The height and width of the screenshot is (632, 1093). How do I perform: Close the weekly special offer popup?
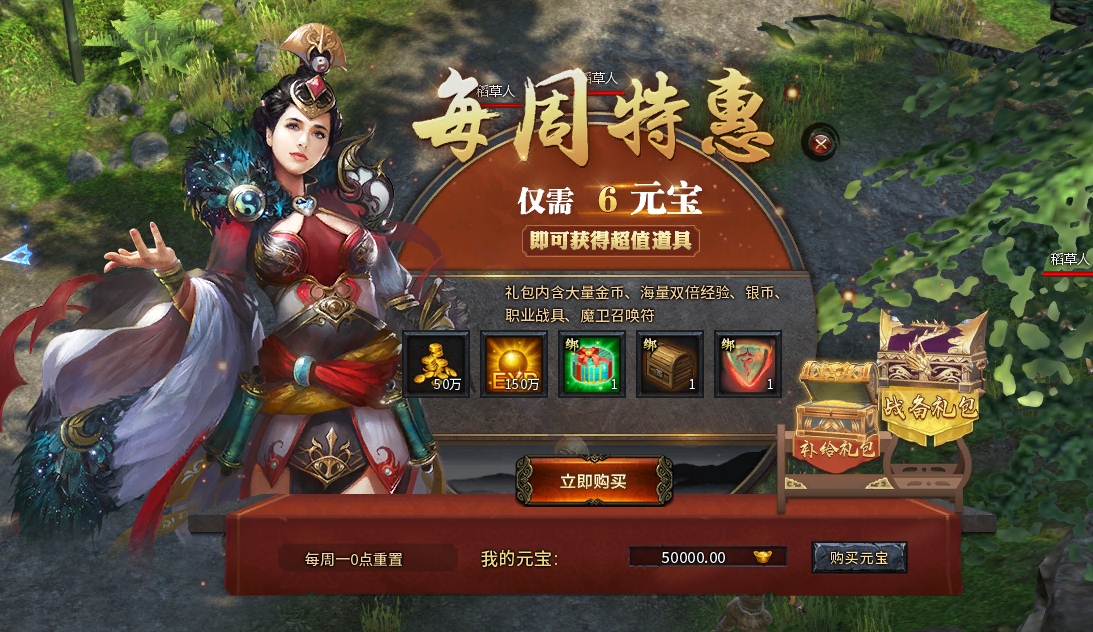point(822,144)
